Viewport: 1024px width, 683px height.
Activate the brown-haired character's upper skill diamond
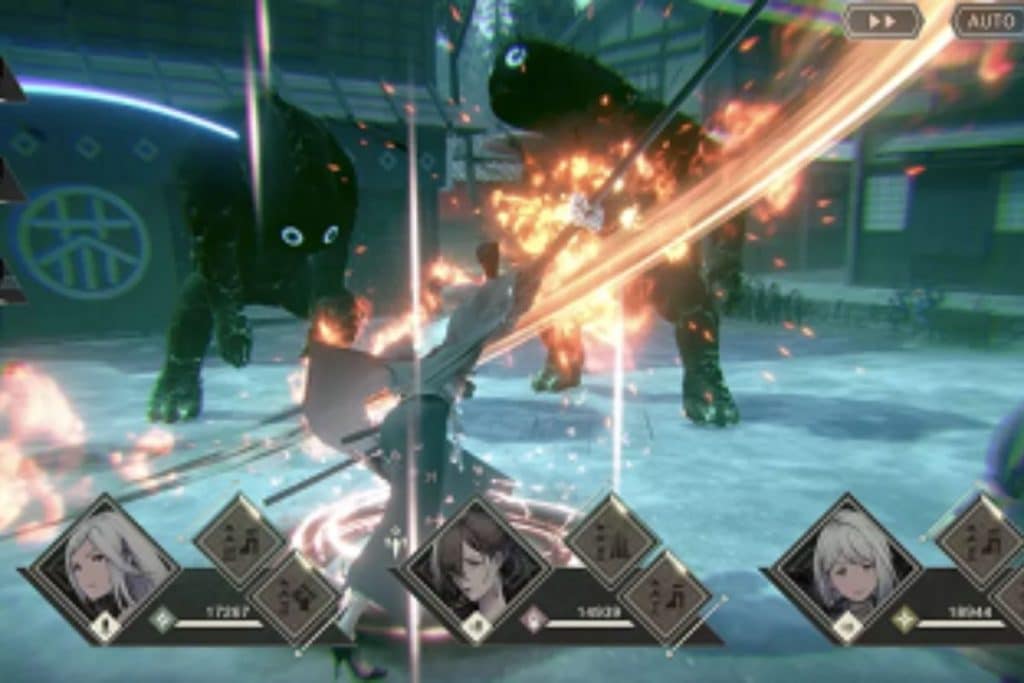pos(612,540)
